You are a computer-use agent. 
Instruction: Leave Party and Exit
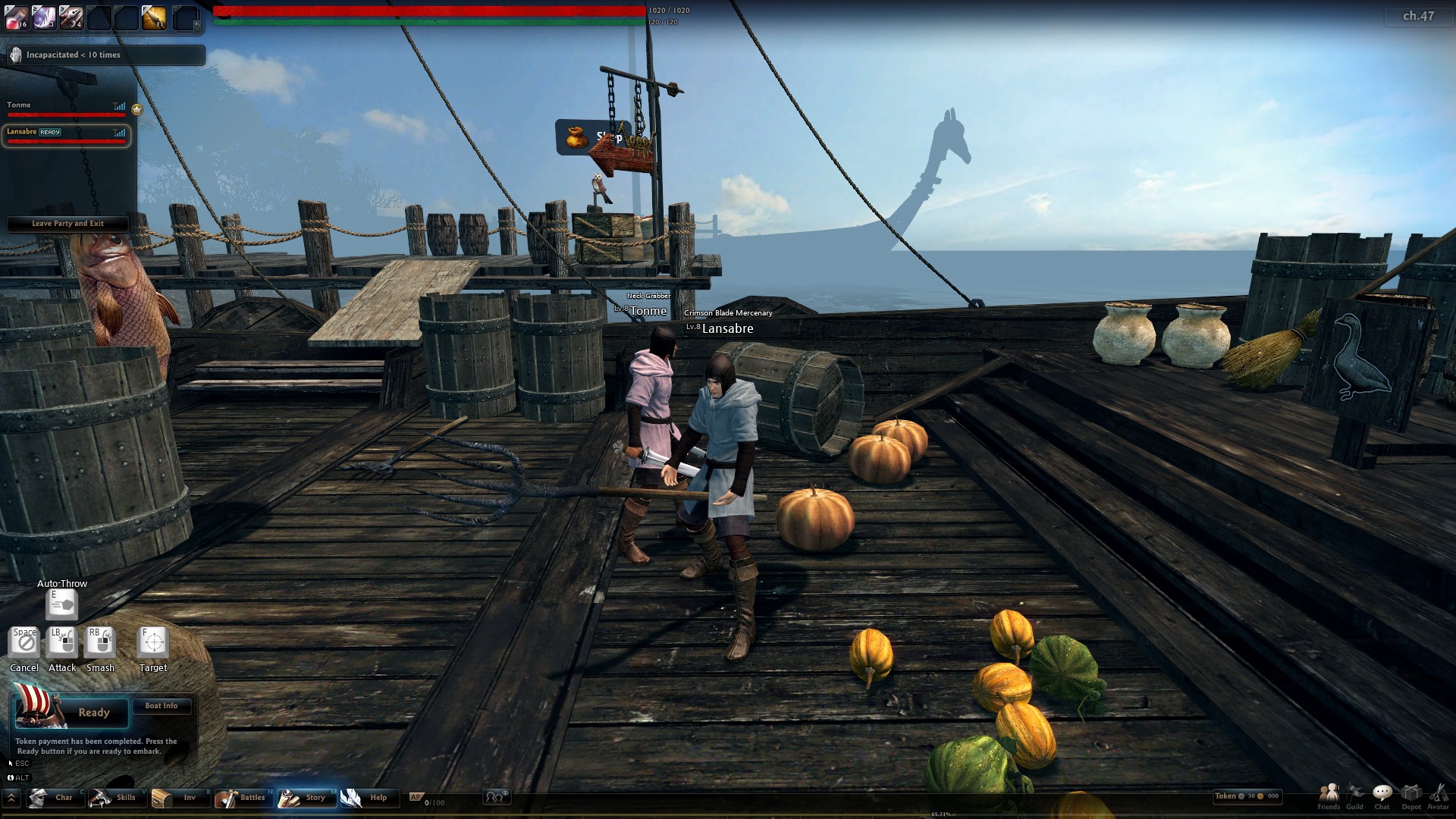(x=67, y=224)
